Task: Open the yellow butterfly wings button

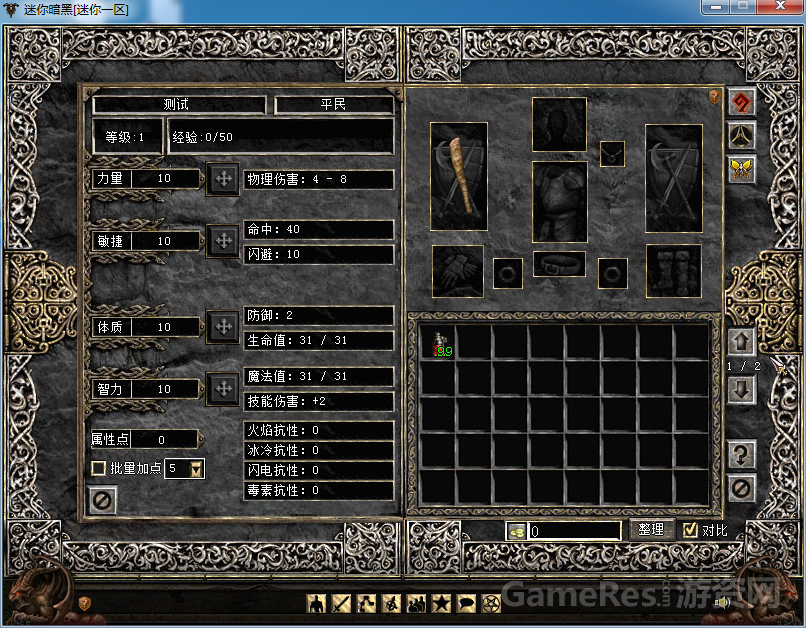Action: [x=741, y=169]
